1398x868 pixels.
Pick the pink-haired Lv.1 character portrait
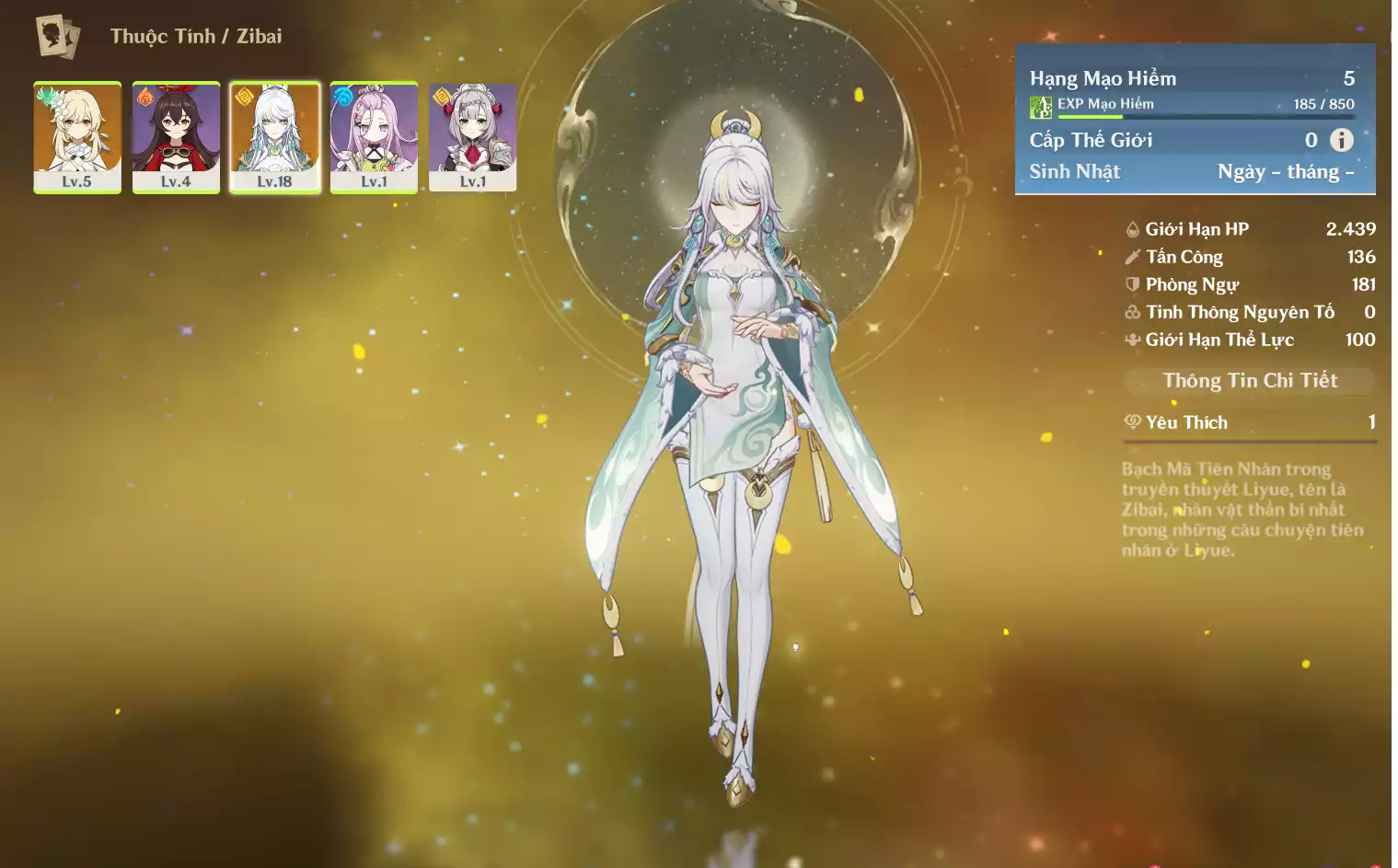374,137
